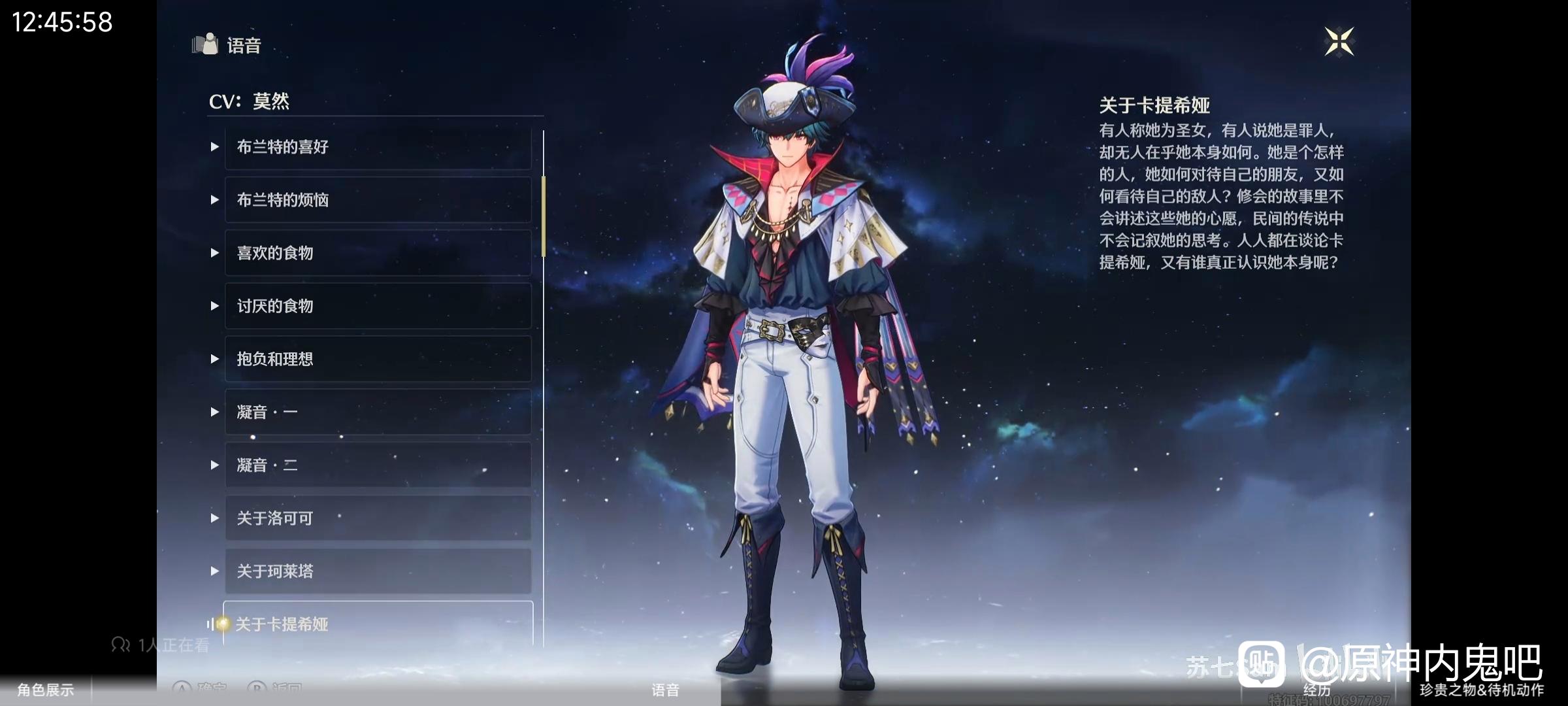
Task: Play the 布兰特的烦恼 voice line
Action: [x=378, y=200]
